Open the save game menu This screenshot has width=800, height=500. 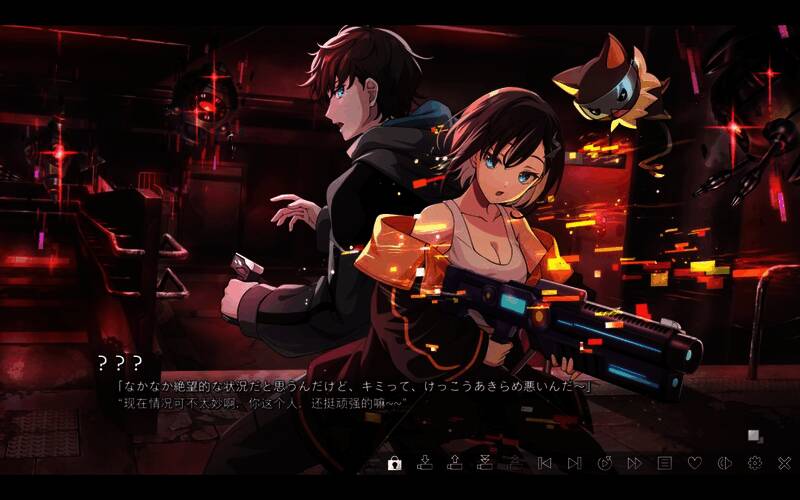click(425, 463)
